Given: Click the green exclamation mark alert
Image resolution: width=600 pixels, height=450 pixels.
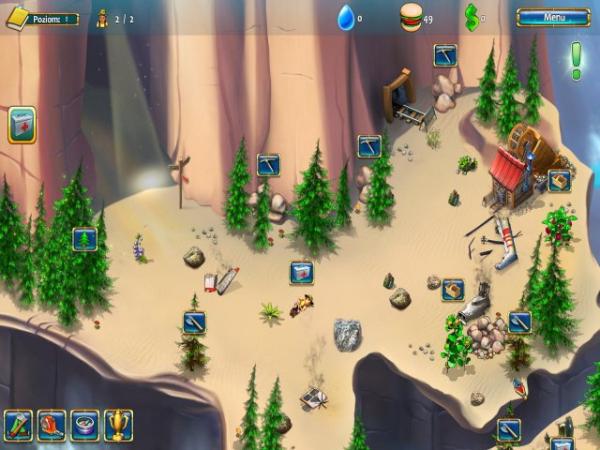Looking at the screenshot, I should [x=576, y=60].
